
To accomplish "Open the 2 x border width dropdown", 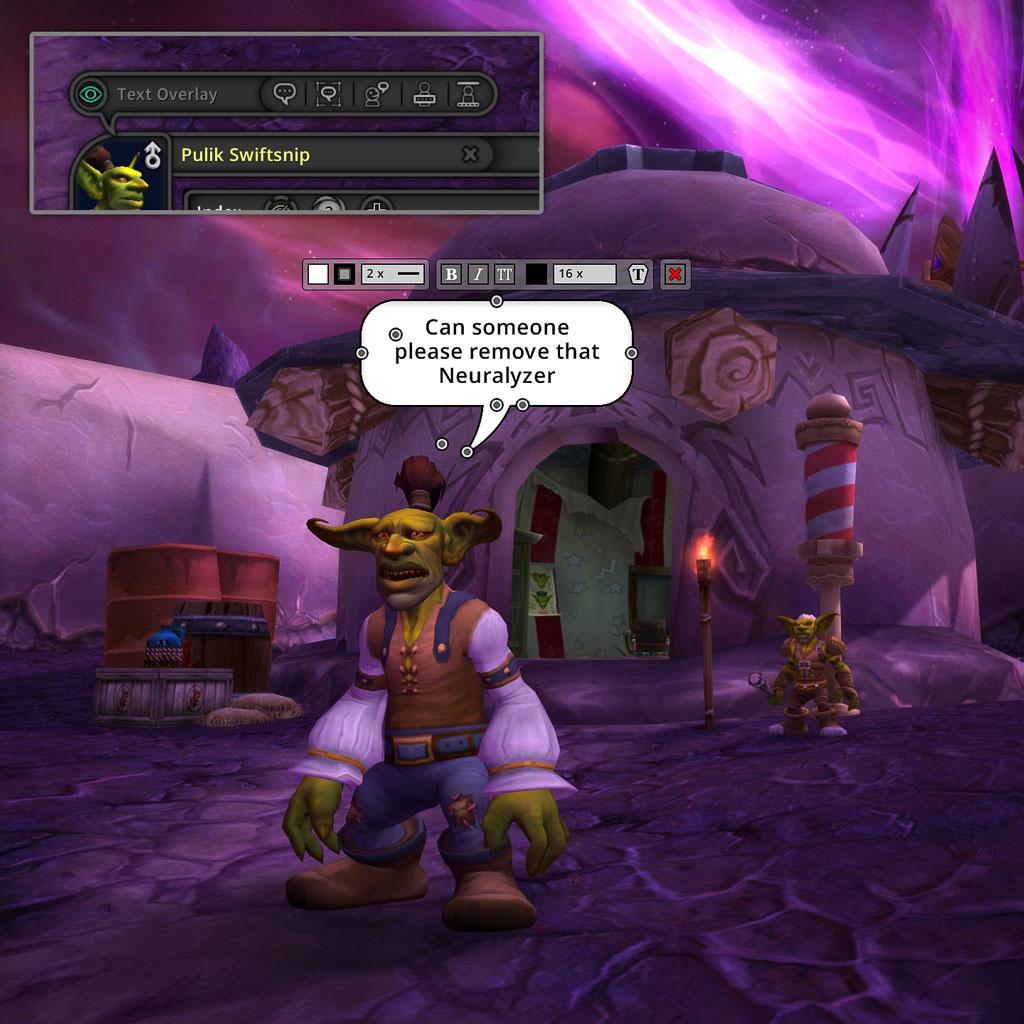I will [x=393, y=274].
